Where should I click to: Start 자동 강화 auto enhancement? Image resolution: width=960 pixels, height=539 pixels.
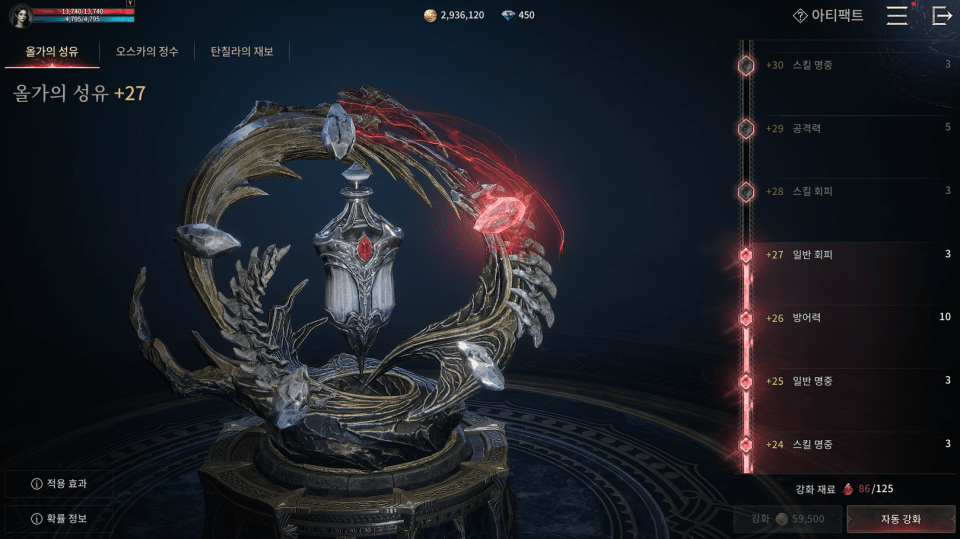coord(900,519)
